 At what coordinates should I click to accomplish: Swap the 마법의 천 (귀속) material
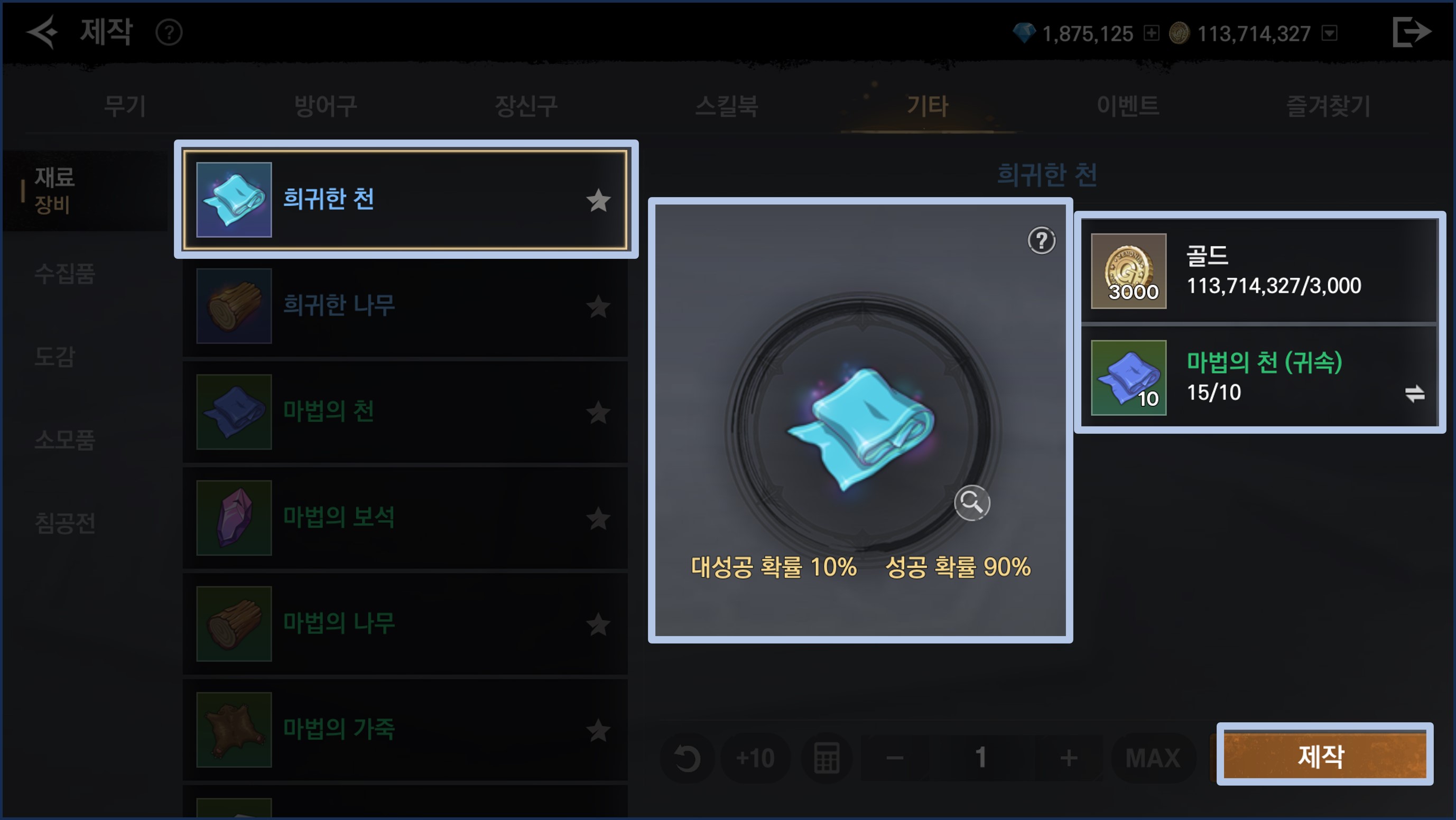coord(1414,393)
